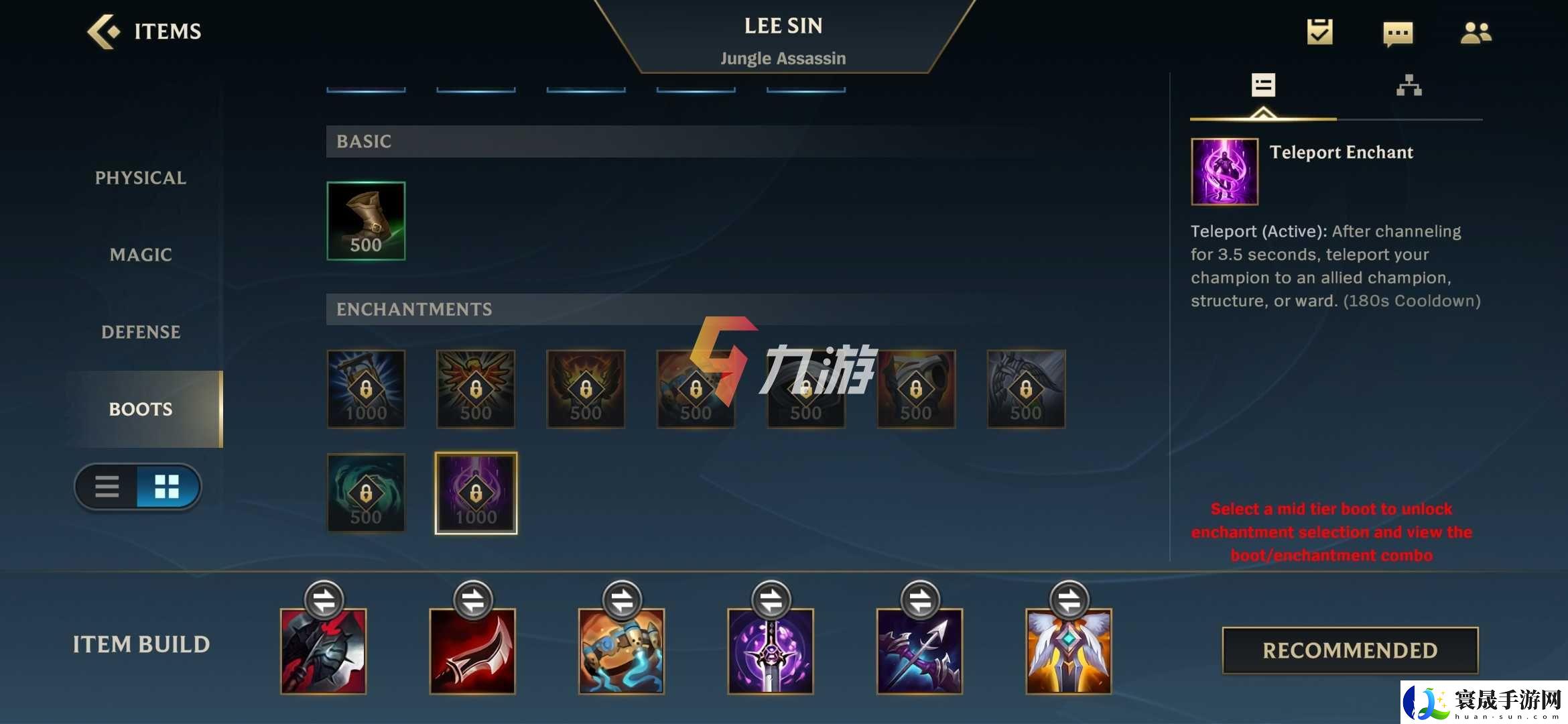Swap the orange gauntlet boots build slot
The width and height of the screenshot is (1568, 724).
point(622,600)
